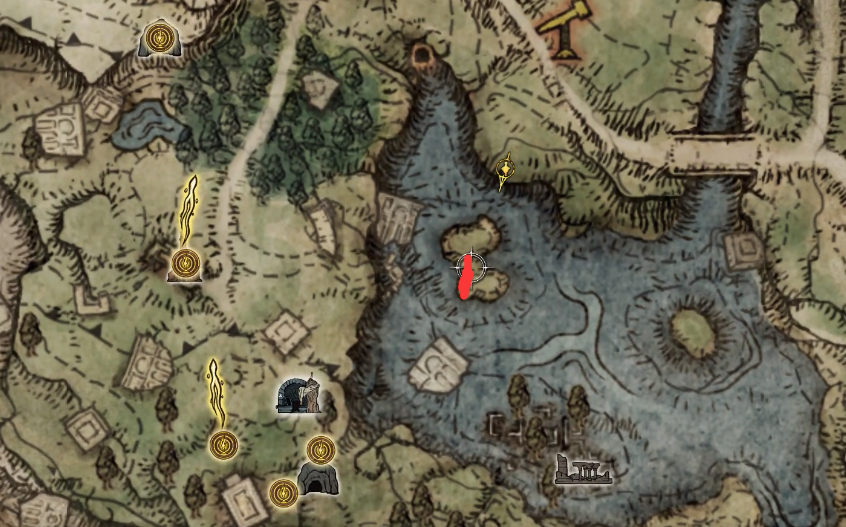Select the site of grace left of the cave
The image size is (846, 527).
[x=284, y=492]
